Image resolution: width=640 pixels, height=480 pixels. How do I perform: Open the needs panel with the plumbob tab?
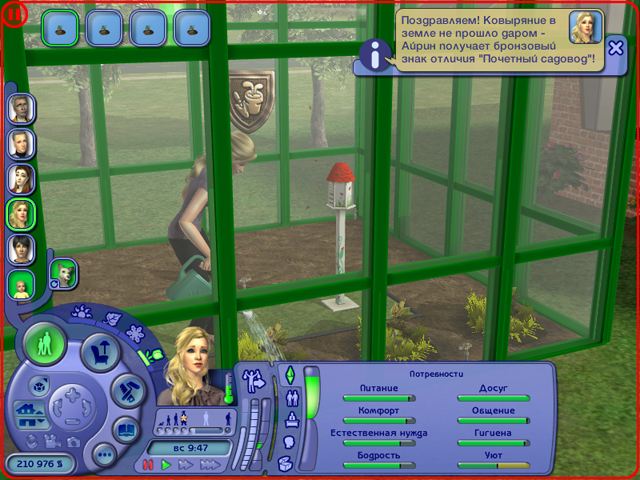(x=290, y=374)
